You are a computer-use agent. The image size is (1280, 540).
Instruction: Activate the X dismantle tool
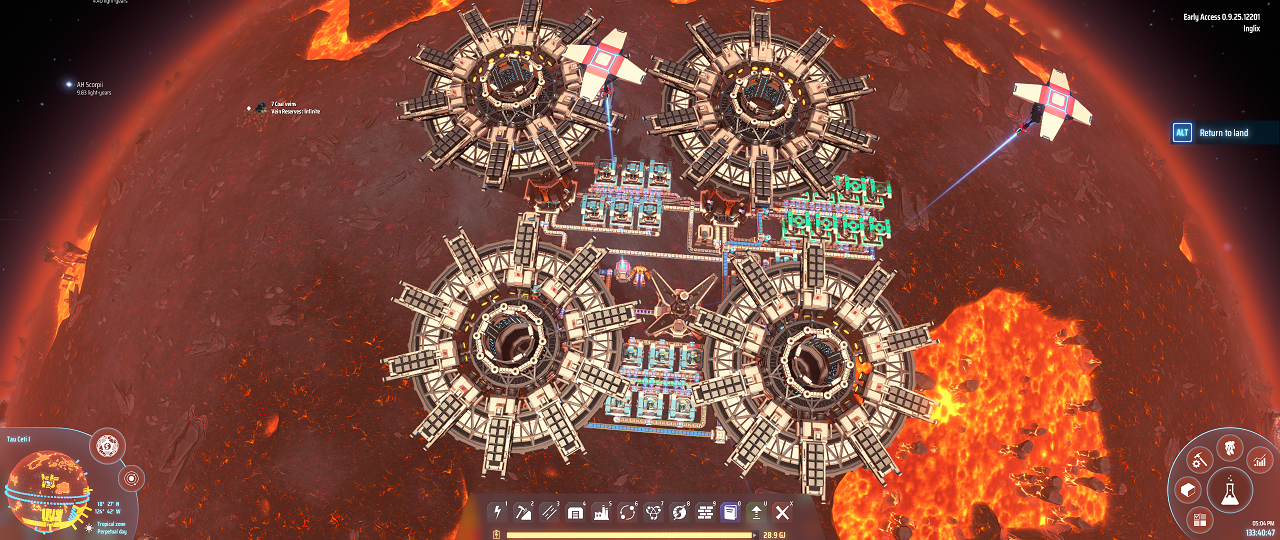783,513
